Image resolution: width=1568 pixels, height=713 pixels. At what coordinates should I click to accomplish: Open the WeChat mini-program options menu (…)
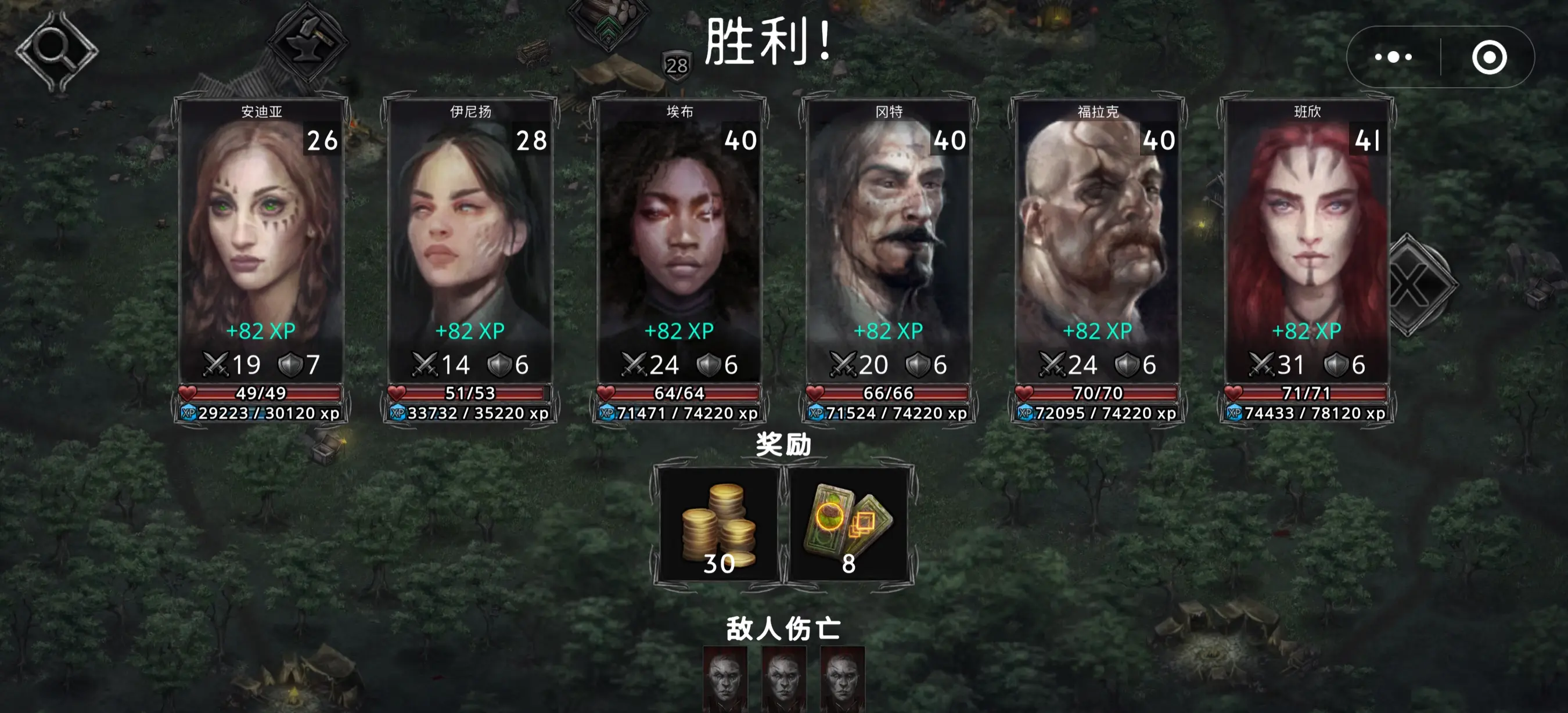1394,56
